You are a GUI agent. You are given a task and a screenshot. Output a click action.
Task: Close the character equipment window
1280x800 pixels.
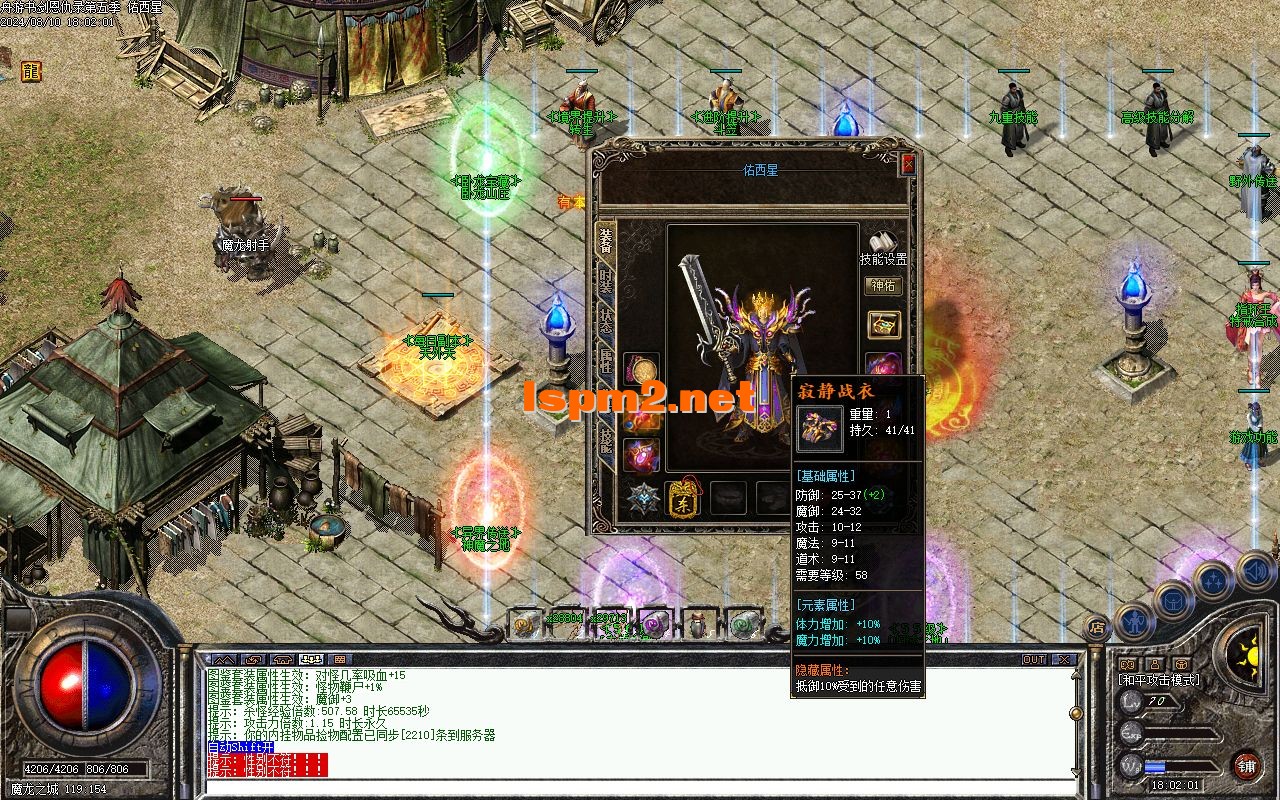tap(908, 164)
